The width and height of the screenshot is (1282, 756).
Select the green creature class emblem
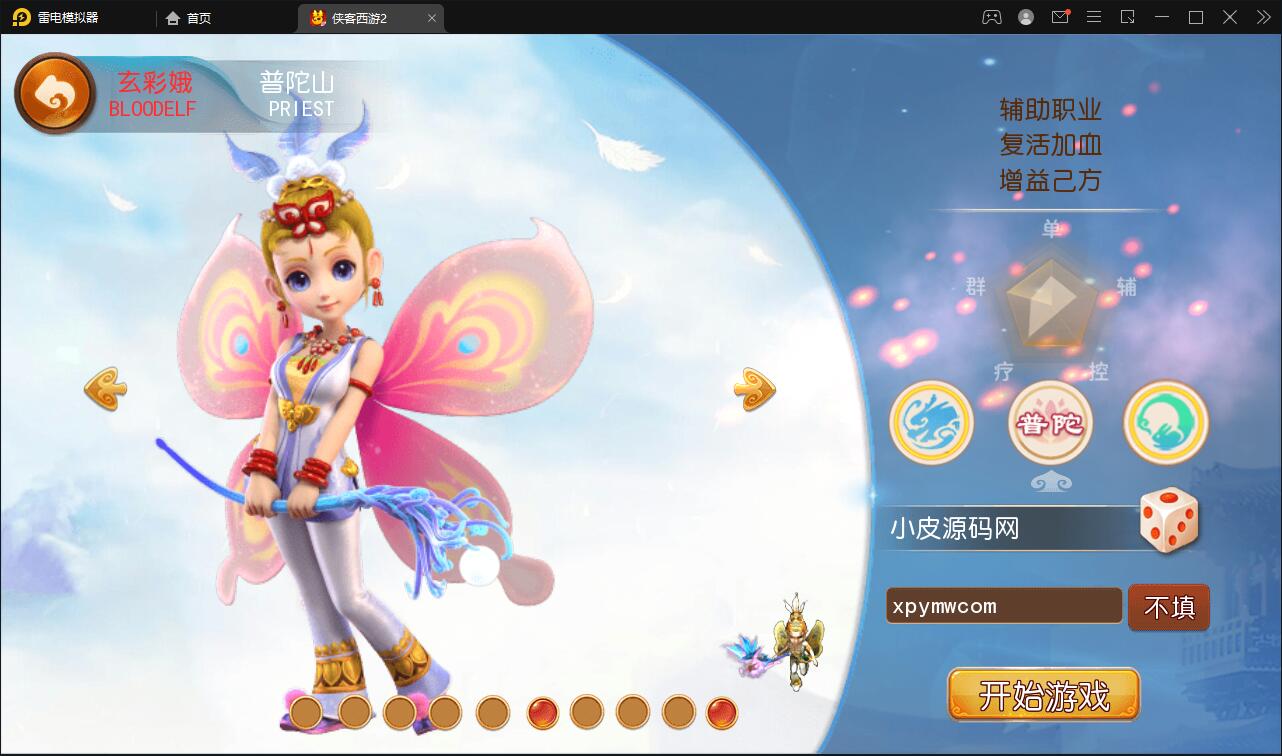point(1166,423)
